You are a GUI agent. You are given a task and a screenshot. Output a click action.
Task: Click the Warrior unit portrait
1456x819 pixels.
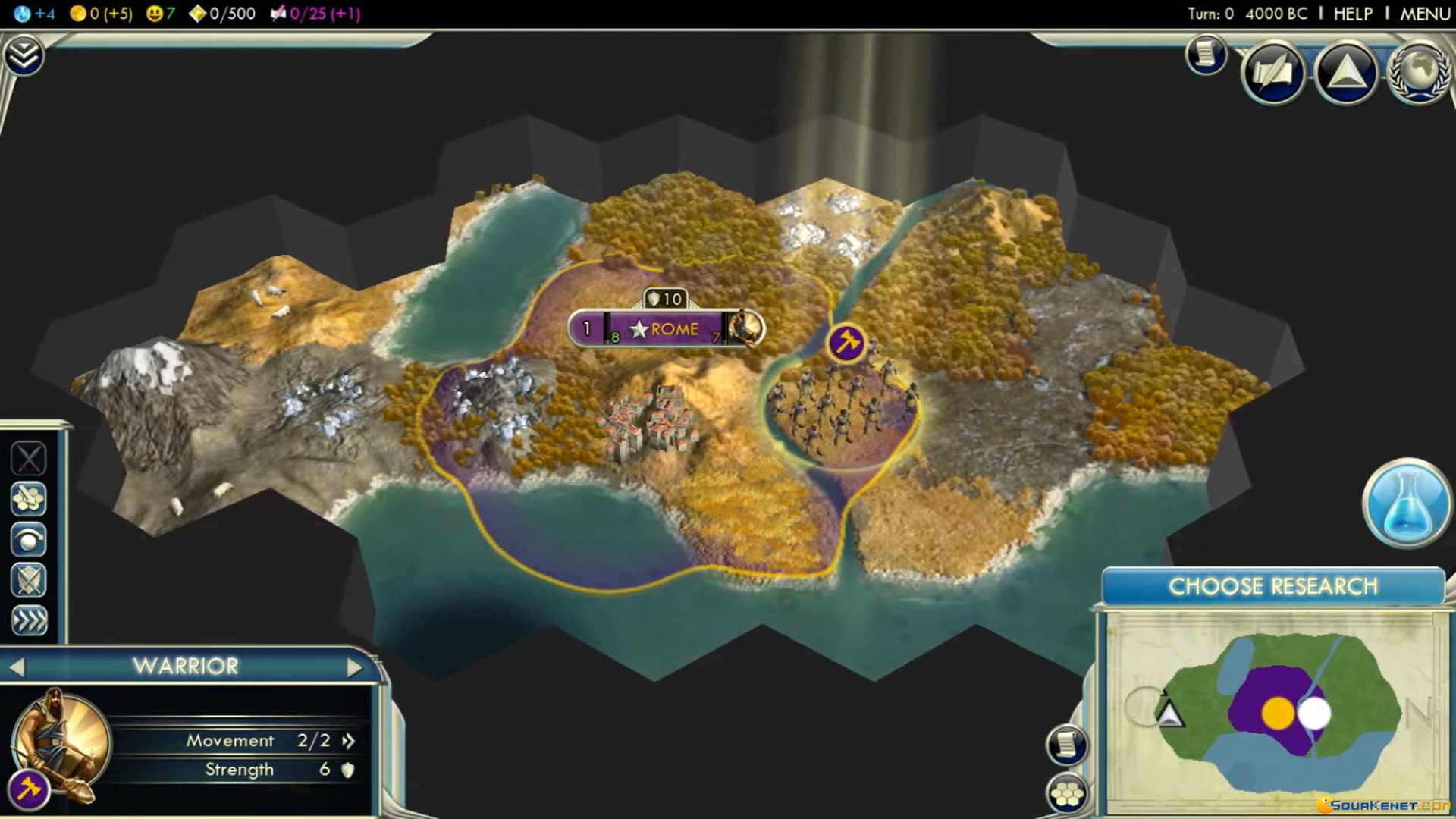pyautogui.click(x=61, y=739)
